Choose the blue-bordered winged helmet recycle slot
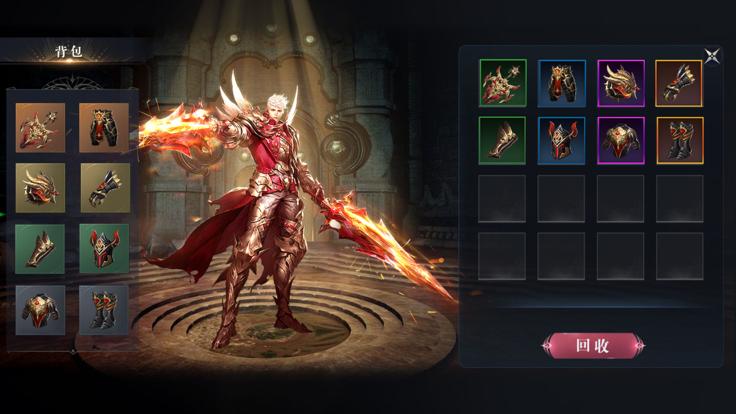 click(561, 140)
